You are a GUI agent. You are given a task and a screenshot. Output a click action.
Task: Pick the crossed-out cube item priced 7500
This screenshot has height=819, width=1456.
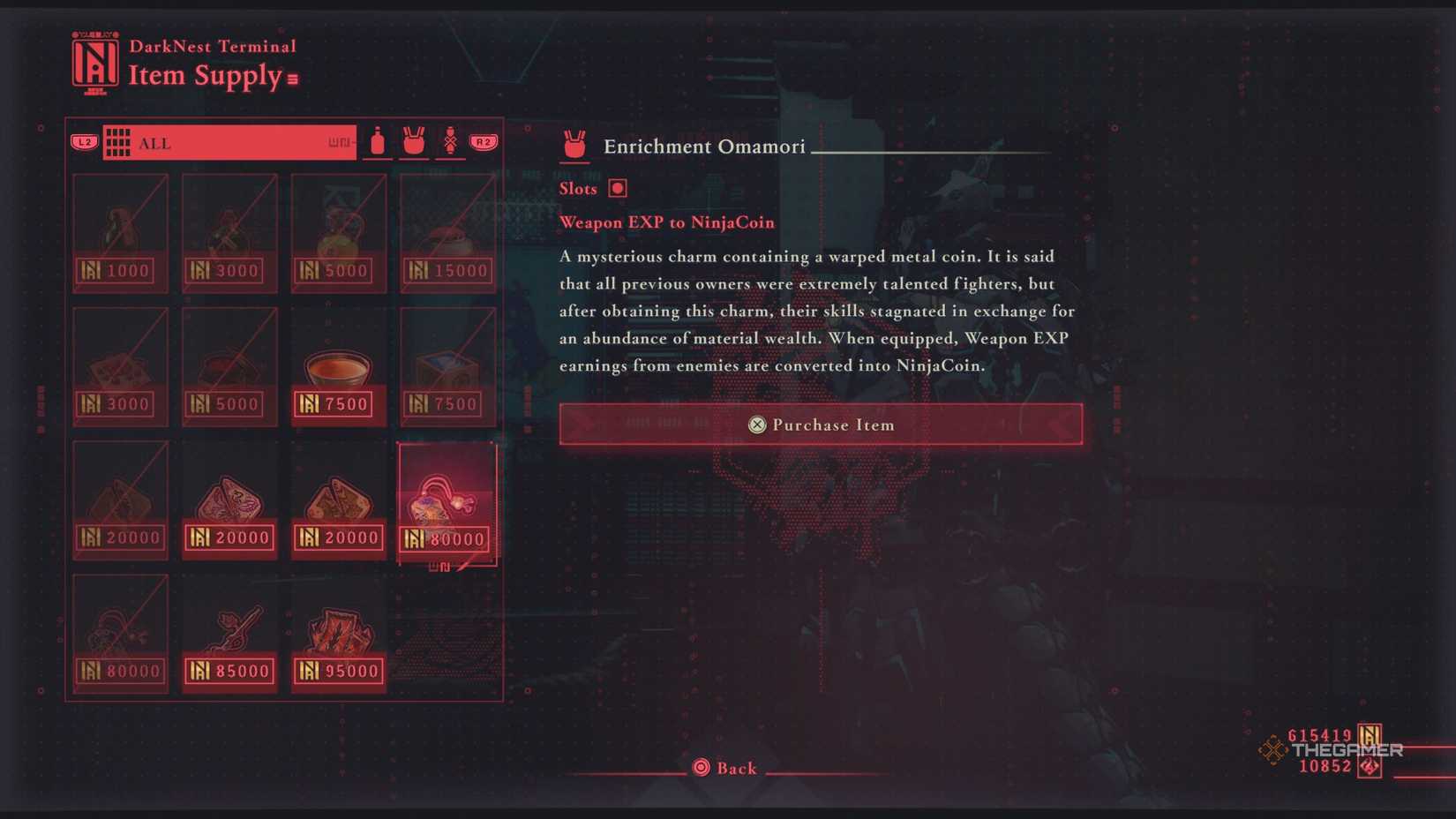point(447,367)
